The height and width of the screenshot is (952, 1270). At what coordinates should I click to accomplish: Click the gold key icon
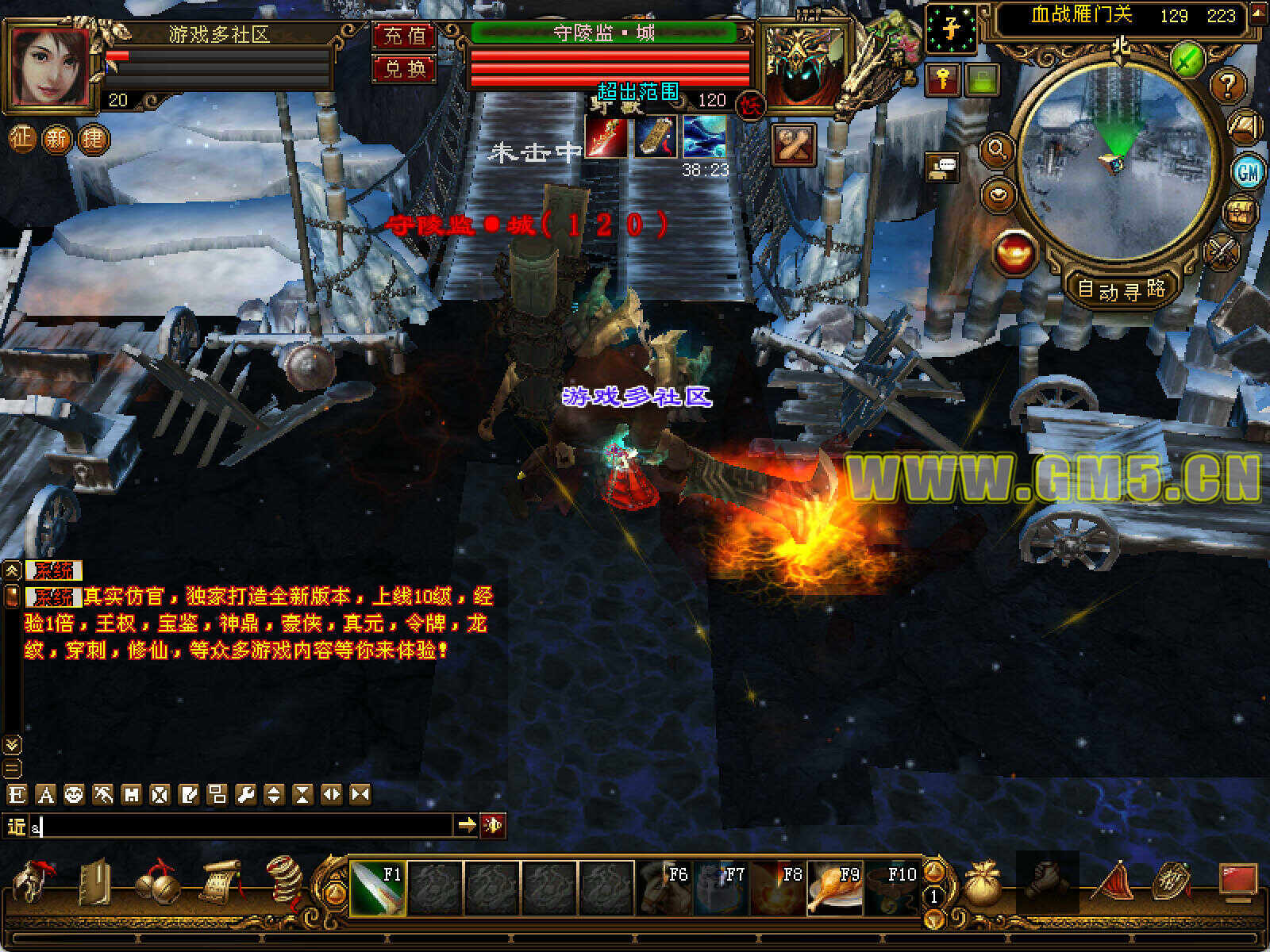(x=943, y=79)
